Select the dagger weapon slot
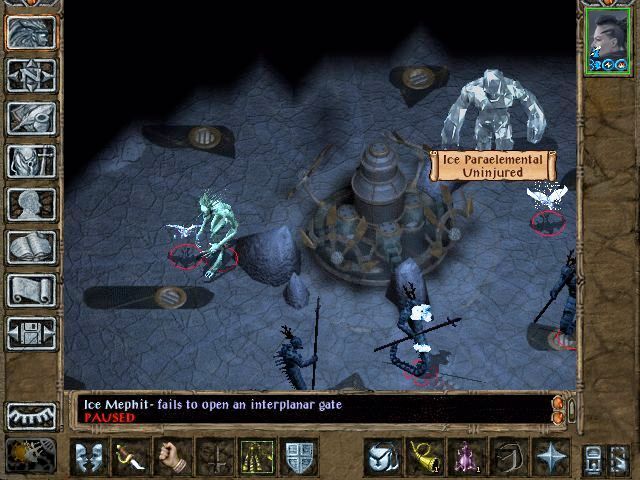This screenshot has width=640, height=480. tap(131, 456)
